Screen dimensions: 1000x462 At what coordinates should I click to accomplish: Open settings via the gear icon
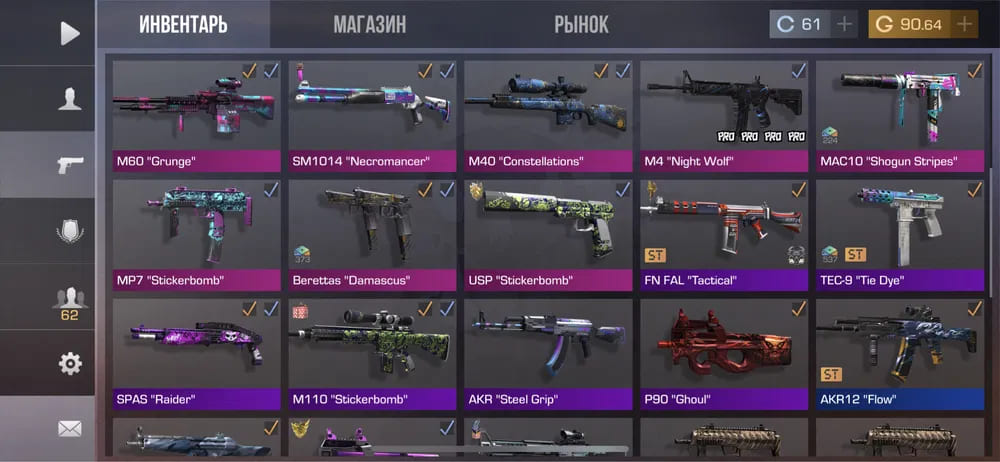click(x=69, y=363)
